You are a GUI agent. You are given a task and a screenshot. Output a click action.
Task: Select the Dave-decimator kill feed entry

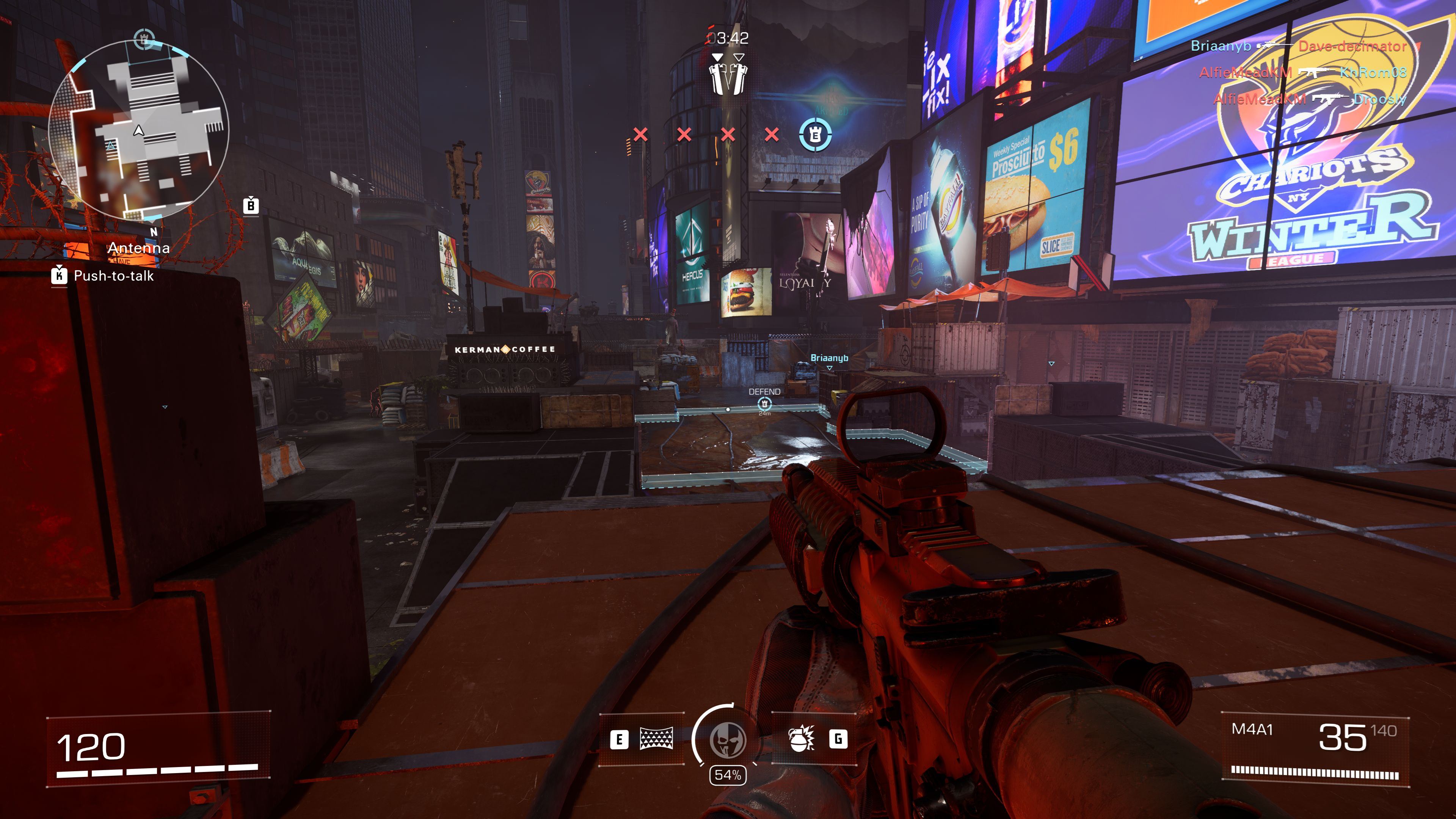click(1352, 46)
